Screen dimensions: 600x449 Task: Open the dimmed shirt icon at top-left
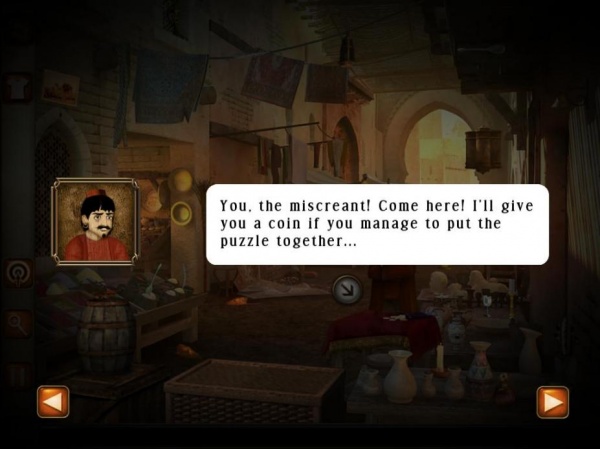click(x=18, y=87)
